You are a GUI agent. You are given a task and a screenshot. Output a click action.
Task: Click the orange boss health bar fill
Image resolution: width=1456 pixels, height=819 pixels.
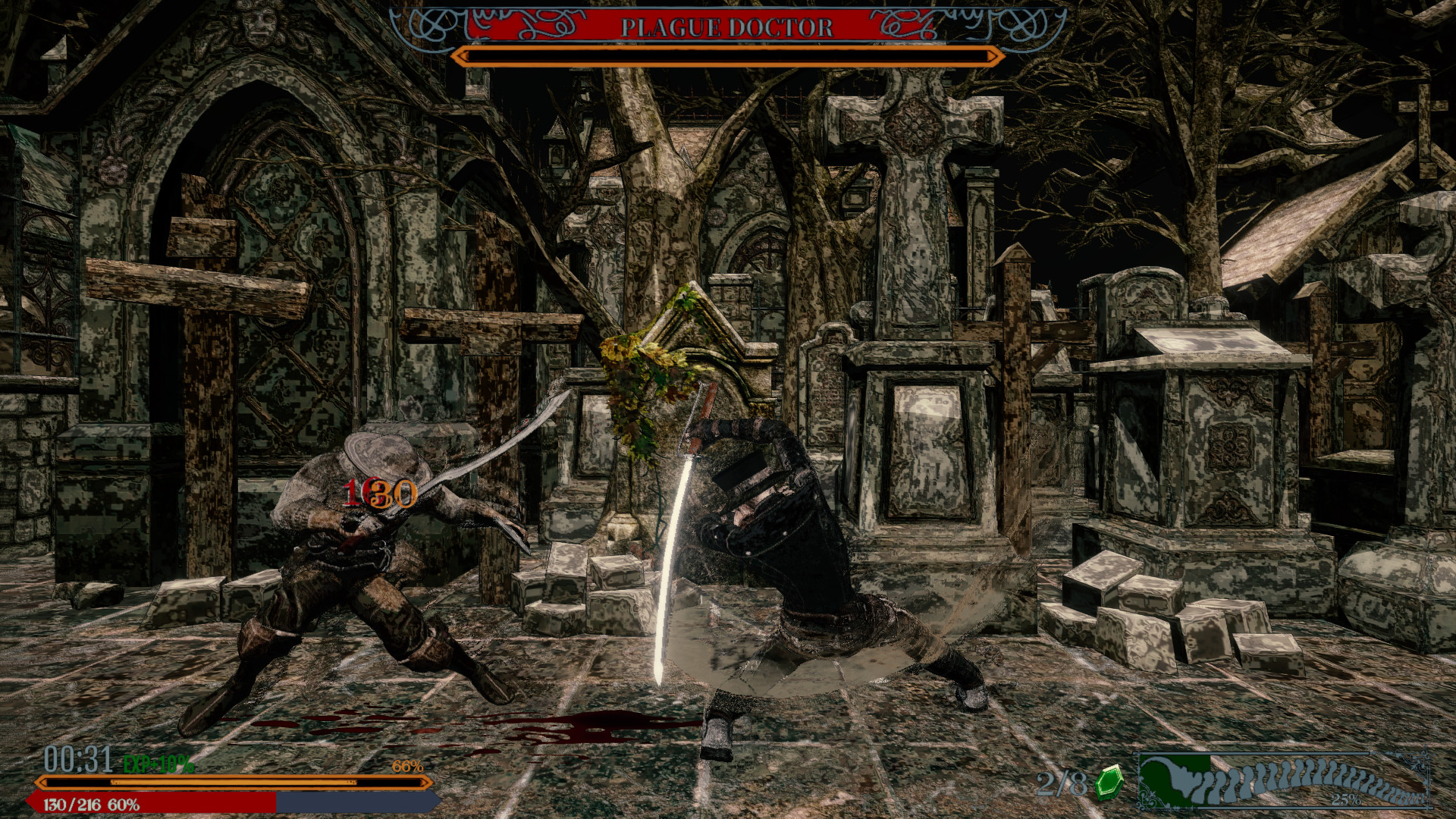tap(724, 55)
